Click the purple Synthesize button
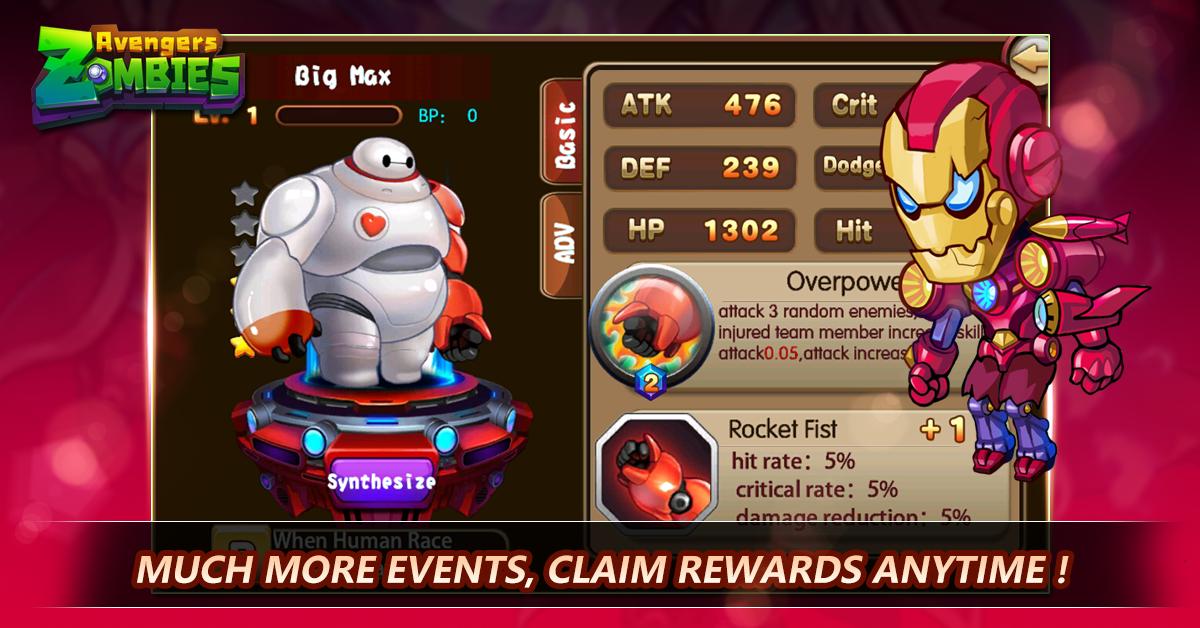This screenshot has height=628, width=1200. click(382, 480)
